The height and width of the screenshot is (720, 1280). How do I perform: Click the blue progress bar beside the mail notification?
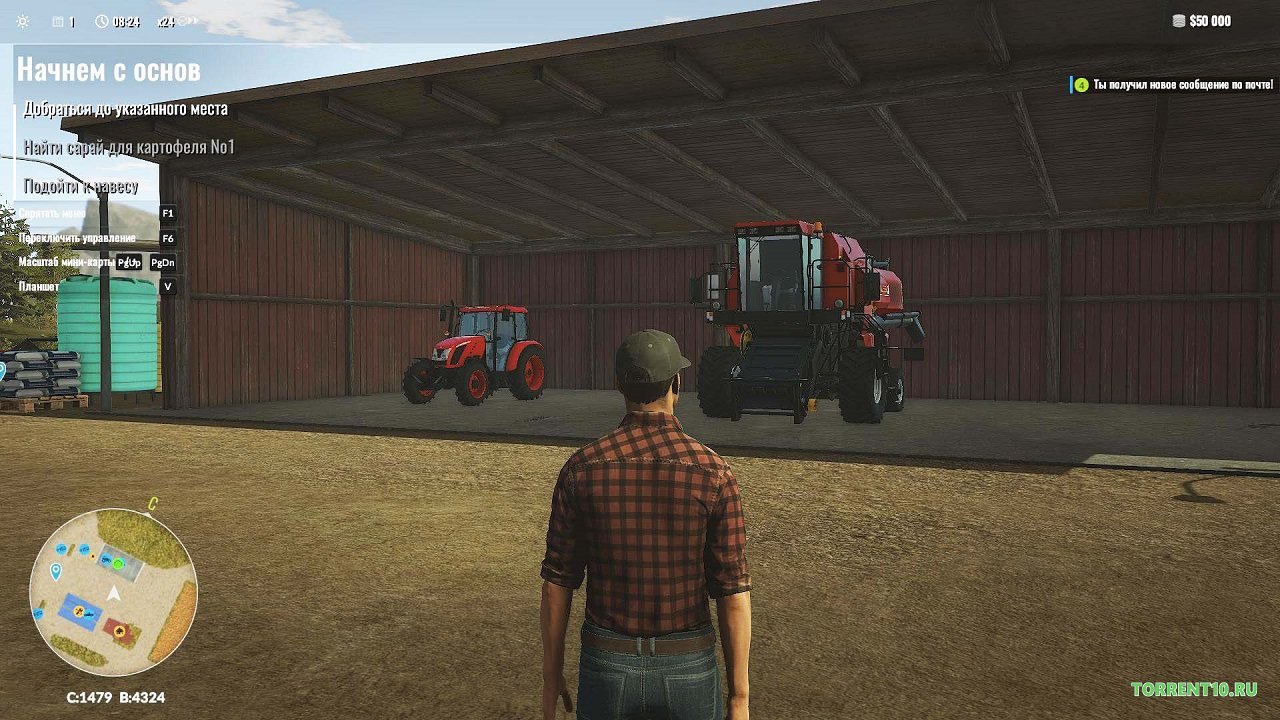(x=1071, y=84)
